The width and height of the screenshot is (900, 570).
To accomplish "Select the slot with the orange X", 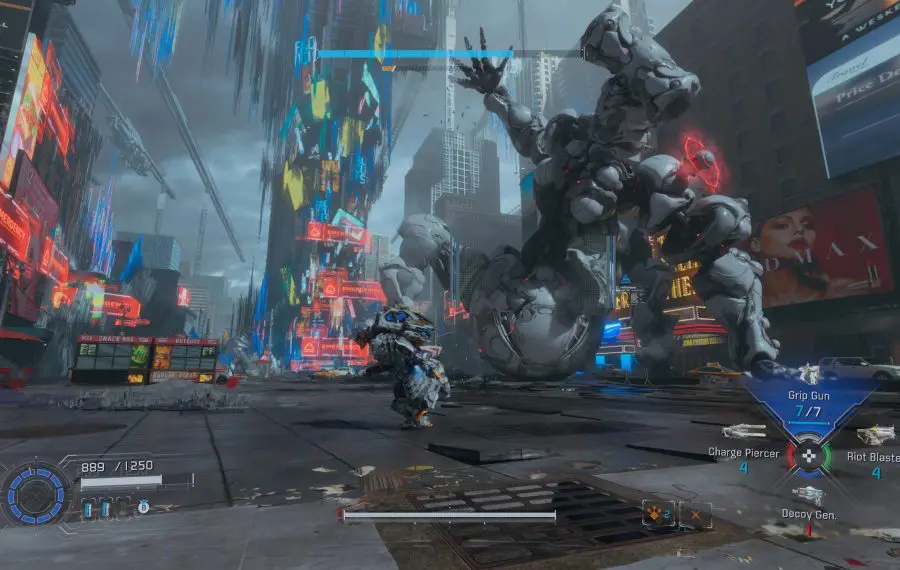I will tap(695, 514).
